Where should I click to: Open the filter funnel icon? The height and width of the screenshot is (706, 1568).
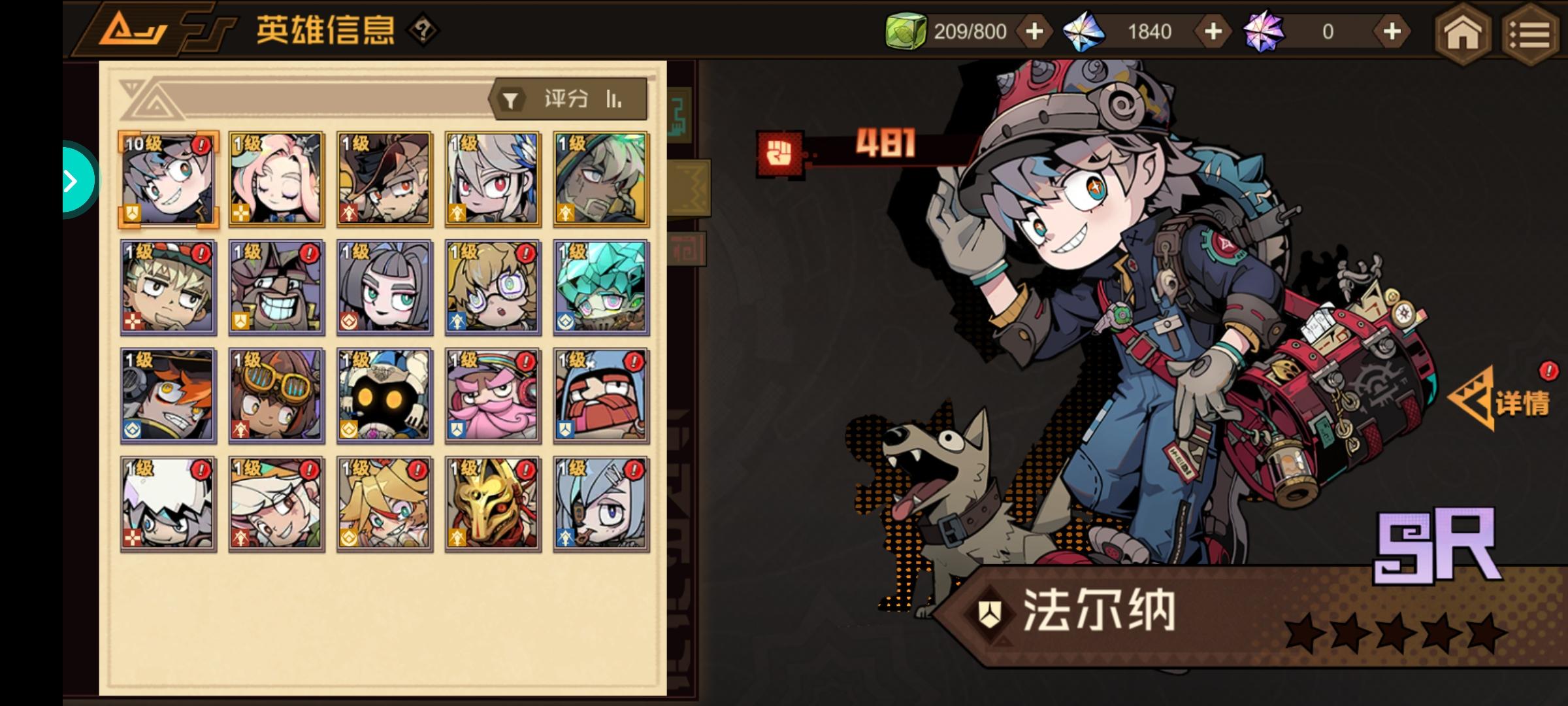click(x=511, y=99)
